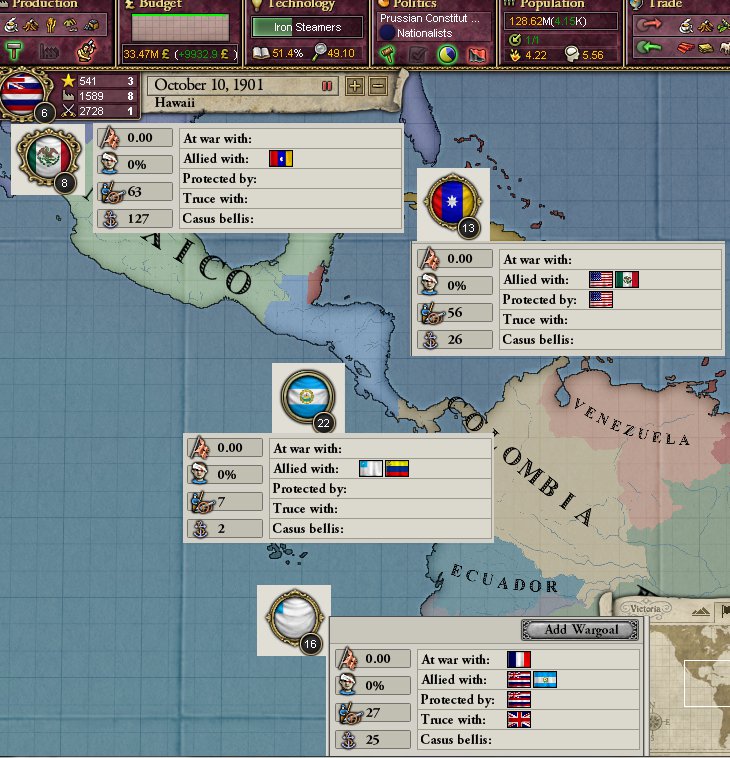Select the French flag in At war with
This screenshot has height=758, width=730.
[x=518, y=660]
